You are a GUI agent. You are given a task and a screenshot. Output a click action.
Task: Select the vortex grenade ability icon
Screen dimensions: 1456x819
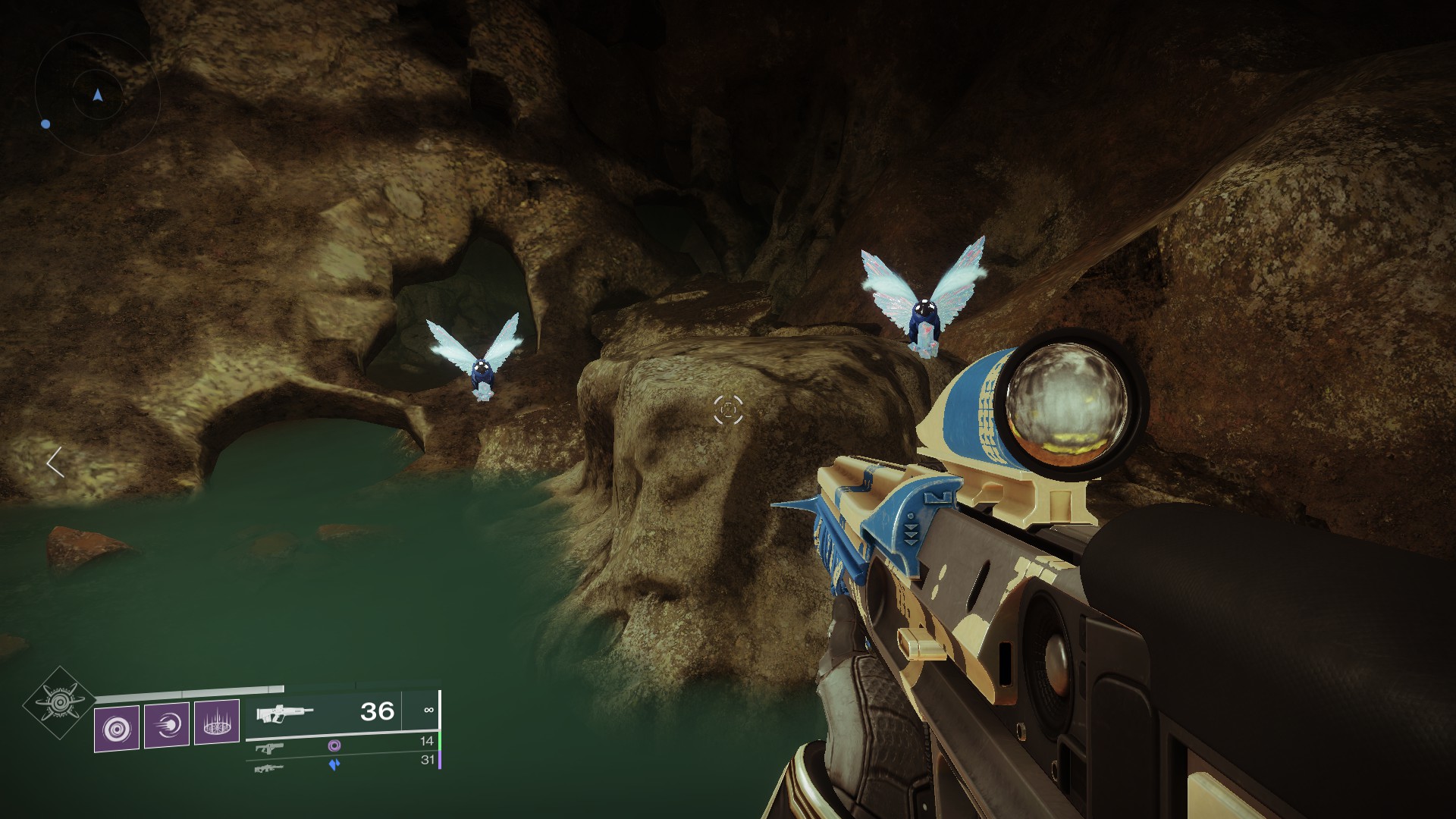tap(117, 728)
